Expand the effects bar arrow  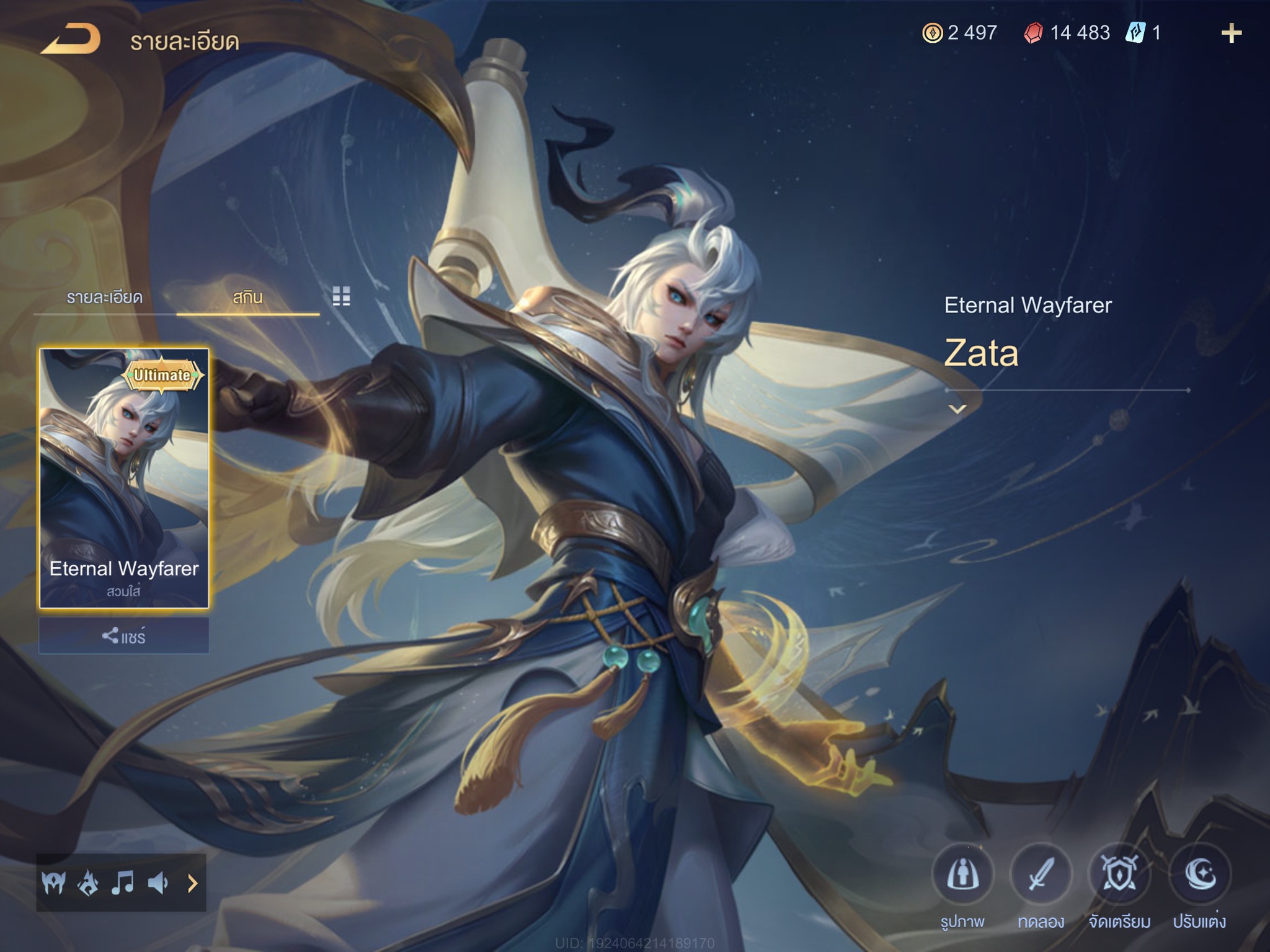point(192,883)
